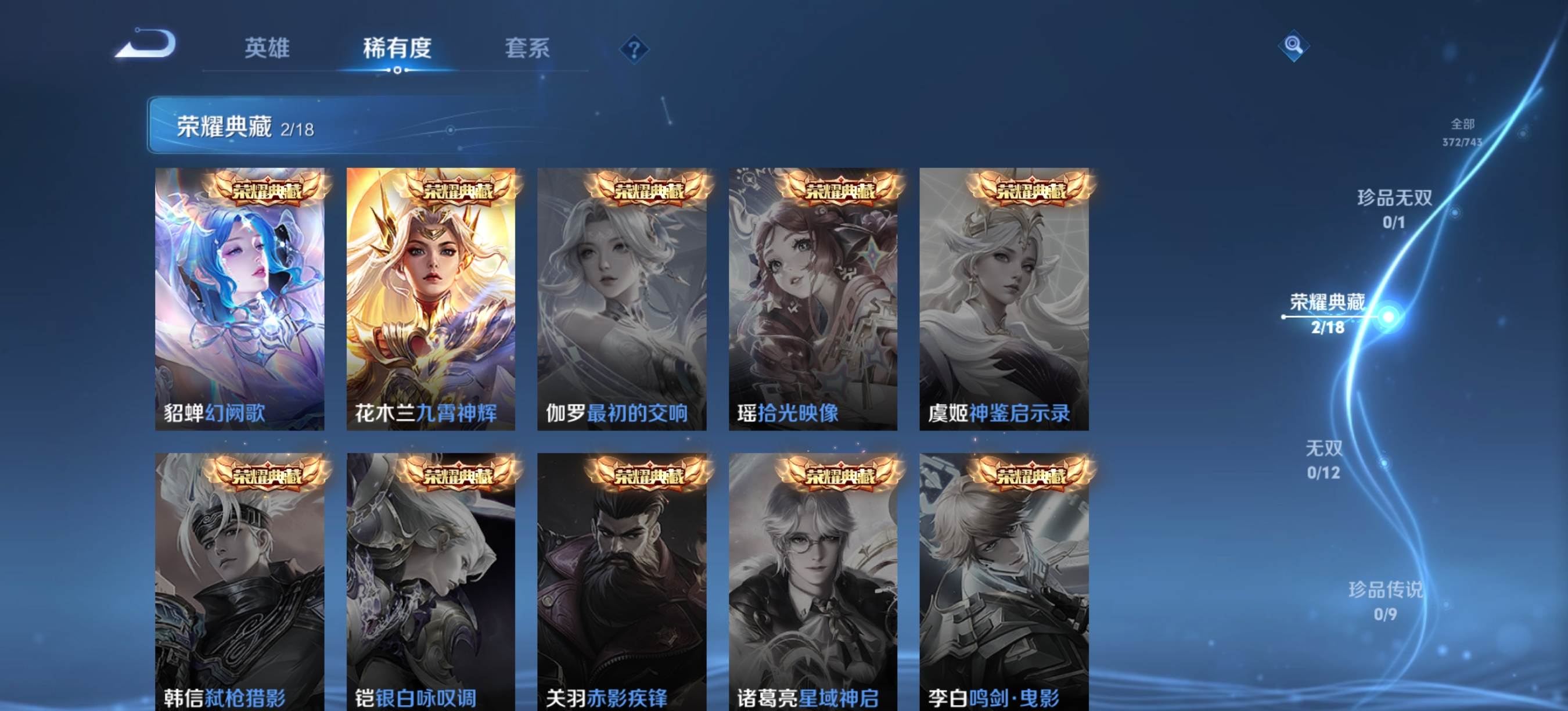This screenshot has height=711, width=1568.
Task: Click the magnifier search icon
Action: (1293, 46)
